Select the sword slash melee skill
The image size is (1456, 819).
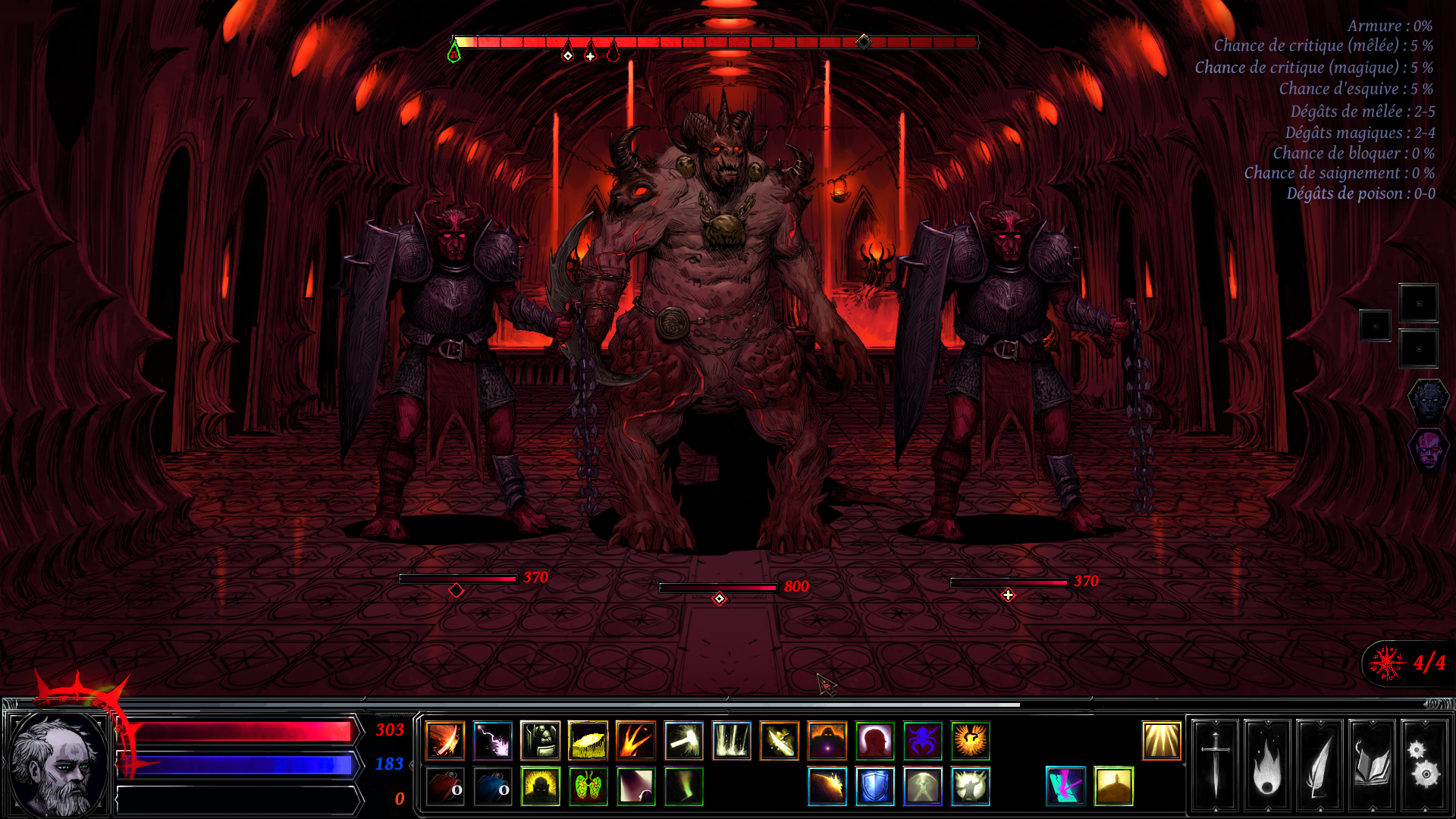point(444,741)
